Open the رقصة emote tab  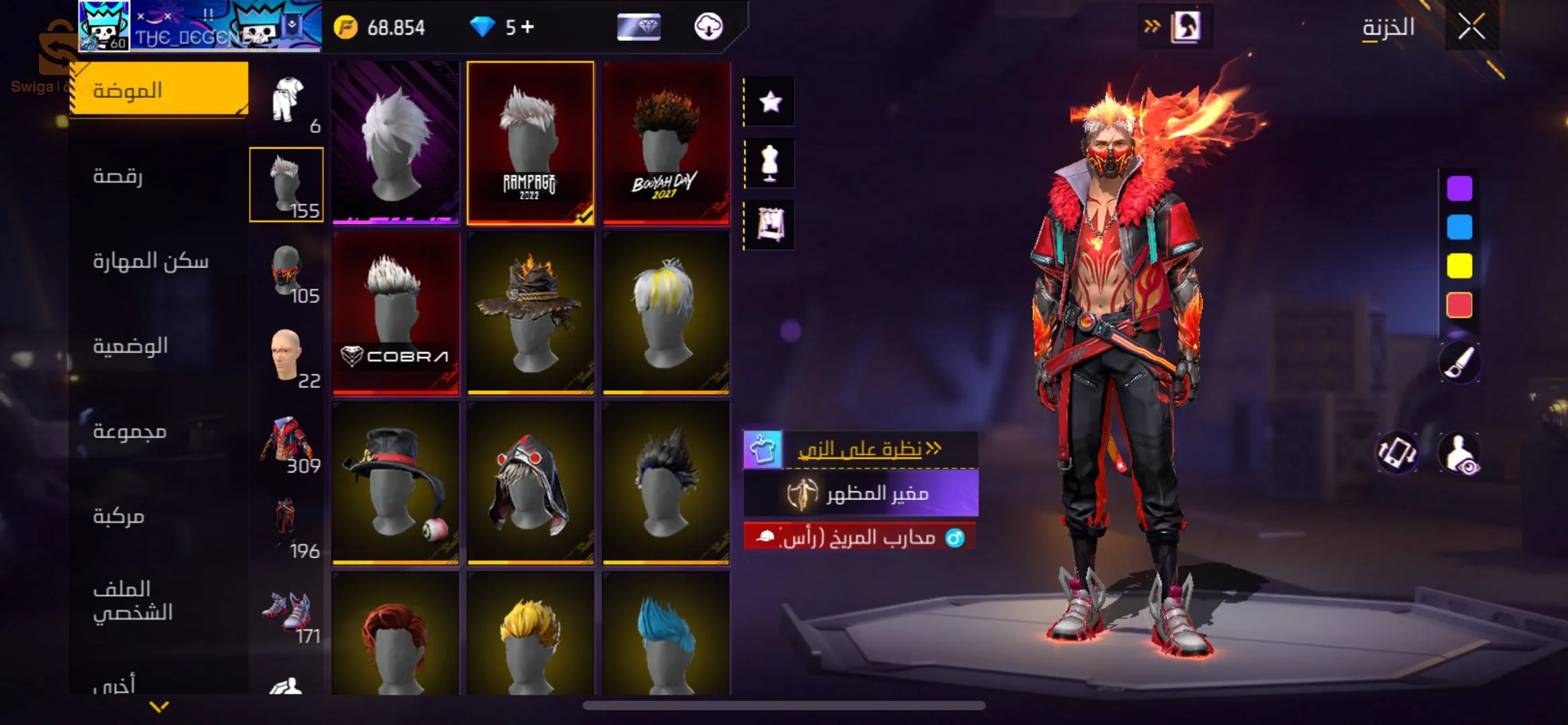tap(118, 176)
